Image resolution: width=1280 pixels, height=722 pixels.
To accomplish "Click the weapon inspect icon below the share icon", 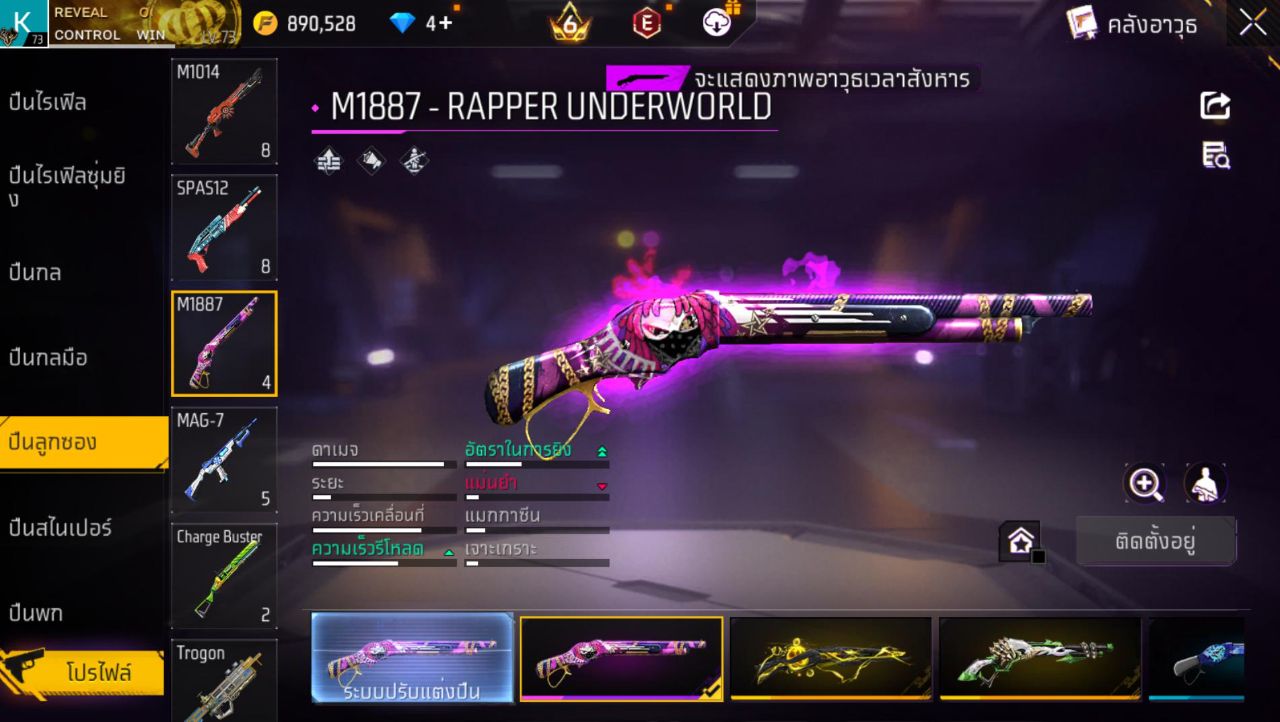I will coord(1215,155).
